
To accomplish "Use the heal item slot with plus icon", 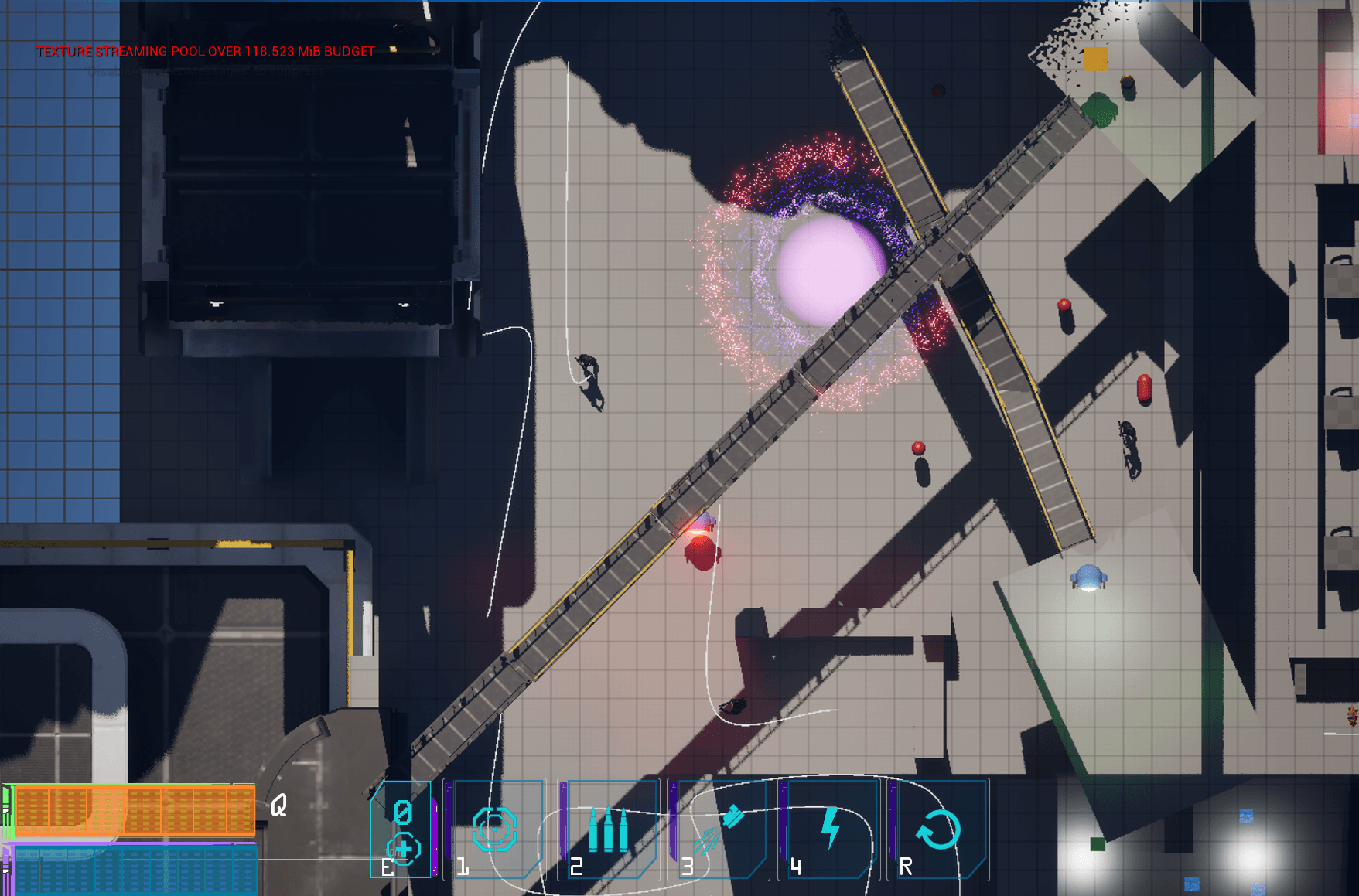I will coord(401,830).
